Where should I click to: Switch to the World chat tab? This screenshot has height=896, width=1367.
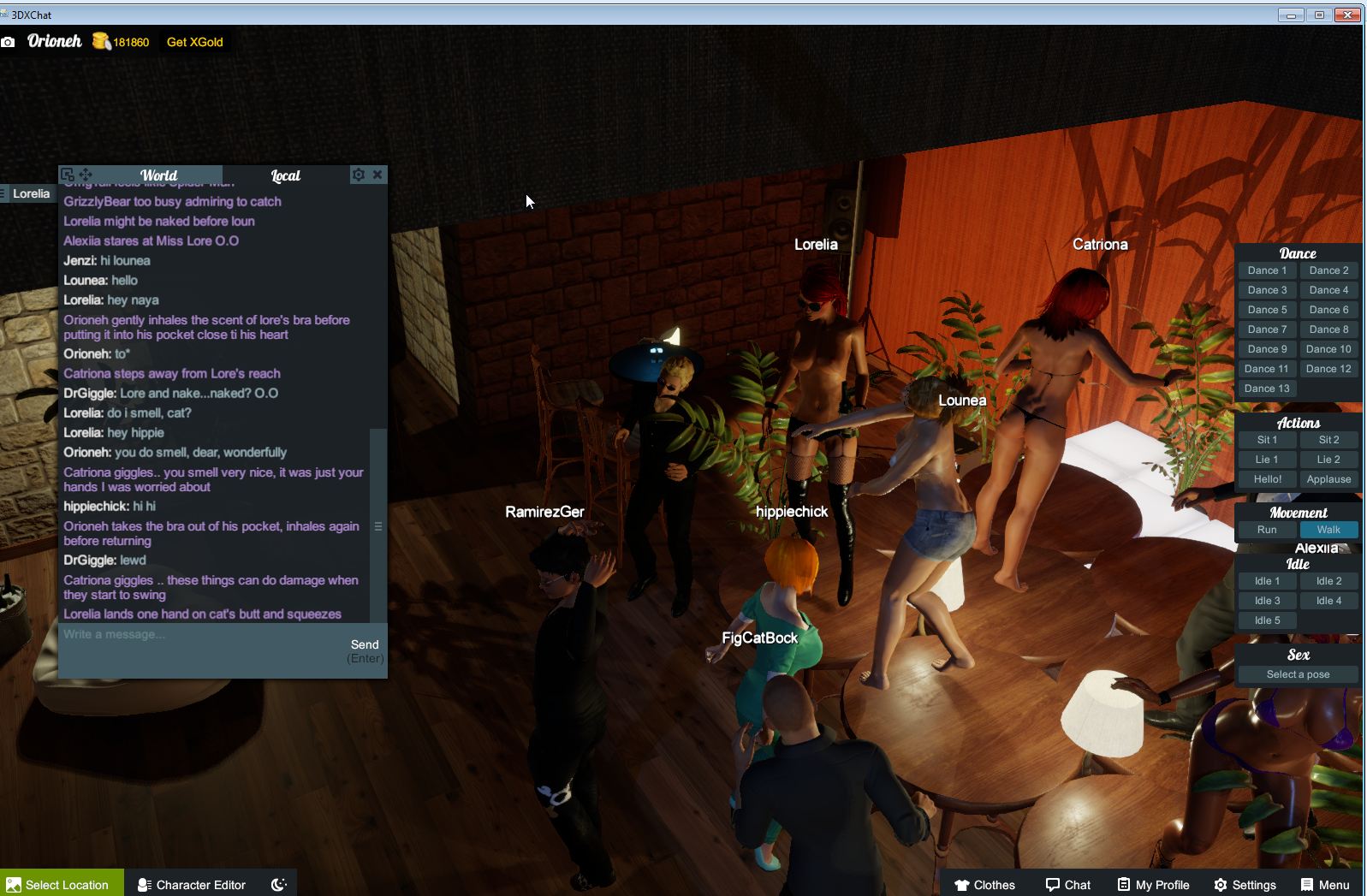click(160, 175)
